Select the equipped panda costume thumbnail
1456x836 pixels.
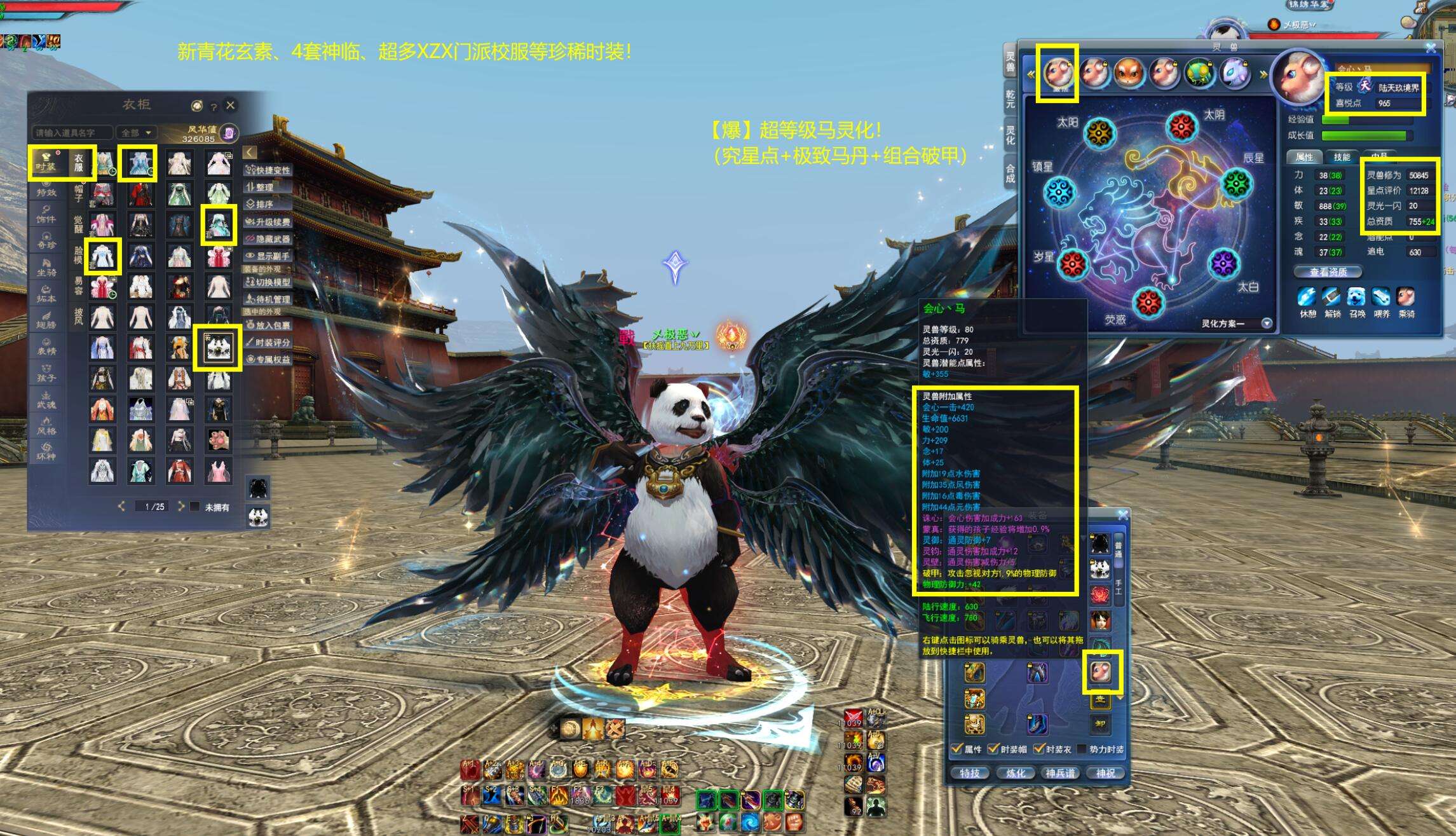pyautogui.click(x=218, y=347)
